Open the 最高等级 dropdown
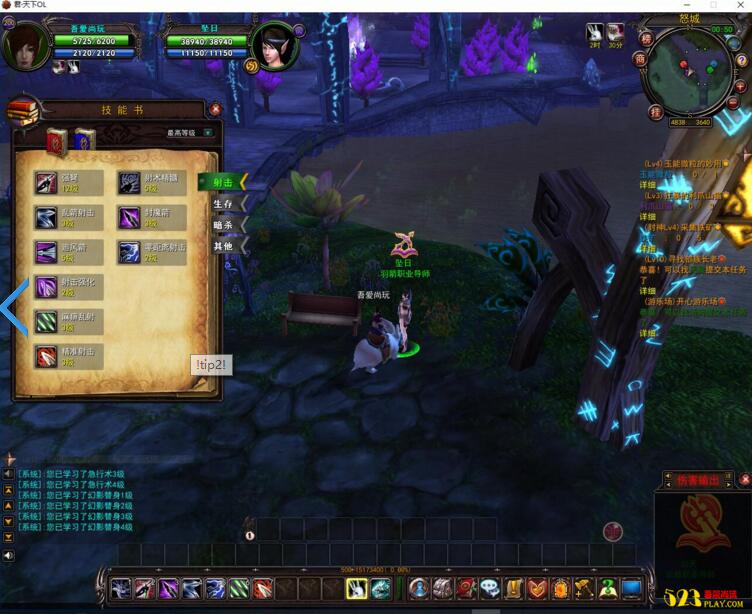The width and height of the screenshot is (752, 614). pos(208,132)
